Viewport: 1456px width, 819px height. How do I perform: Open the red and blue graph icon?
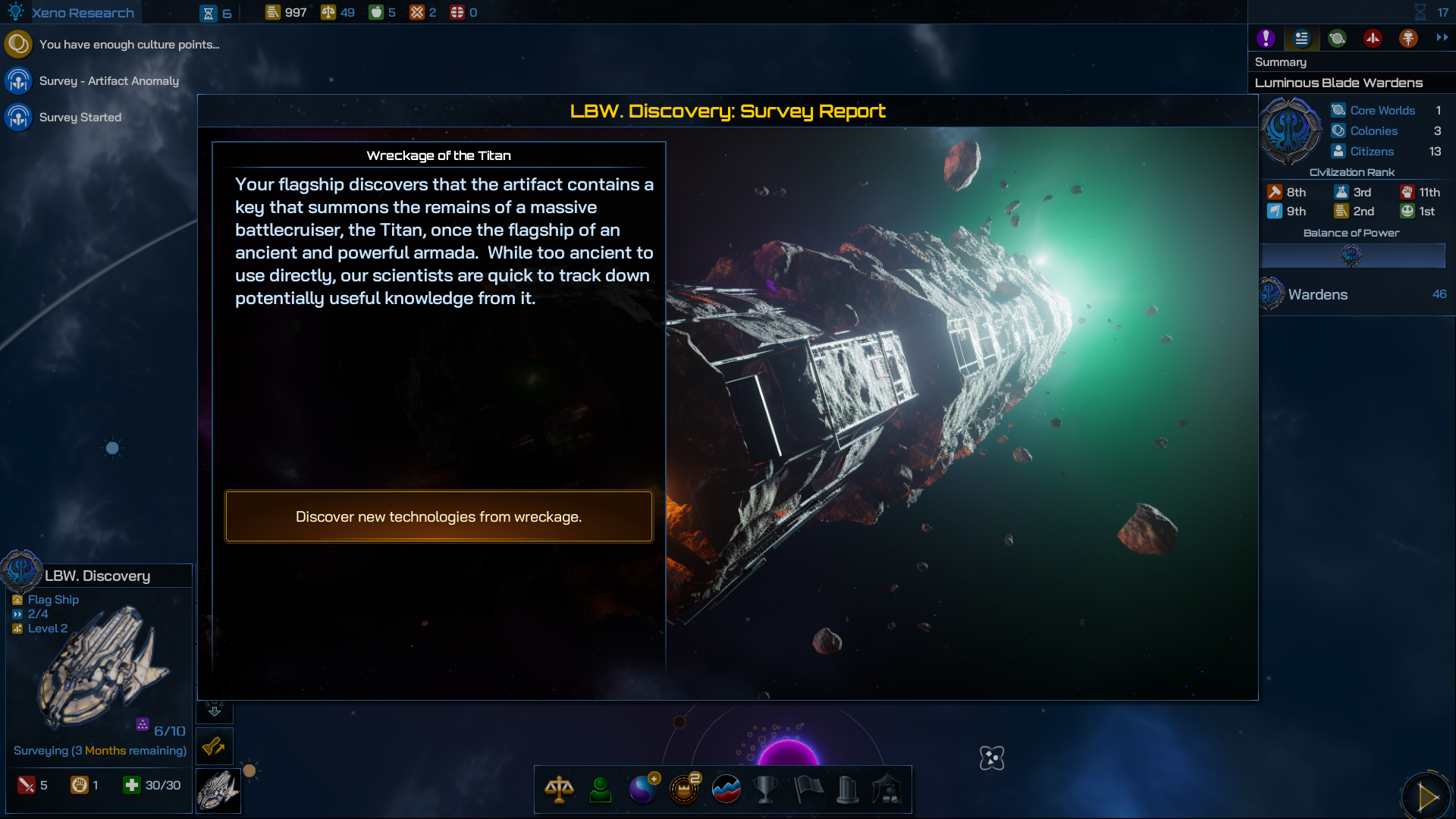[x=726, y=789]
